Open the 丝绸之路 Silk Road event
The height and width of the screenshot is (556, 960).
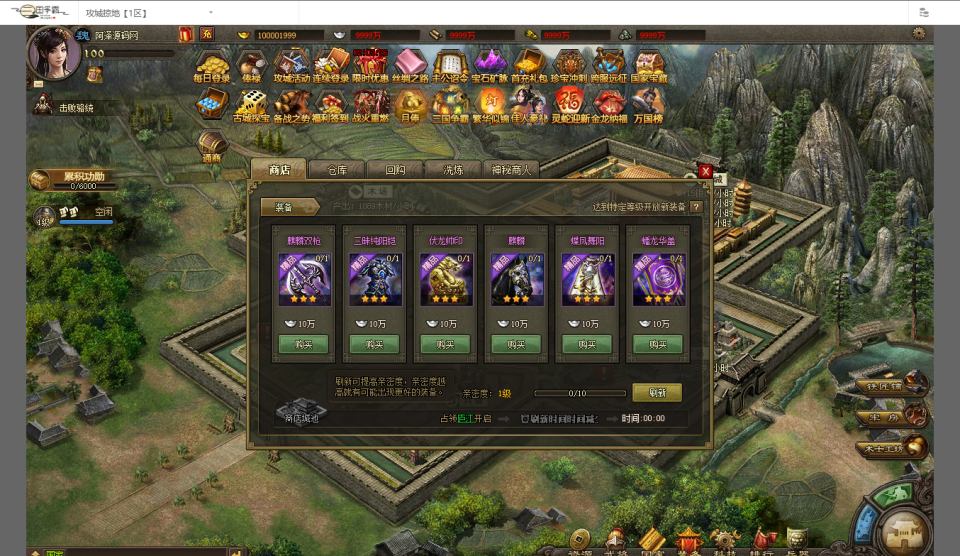408,66
